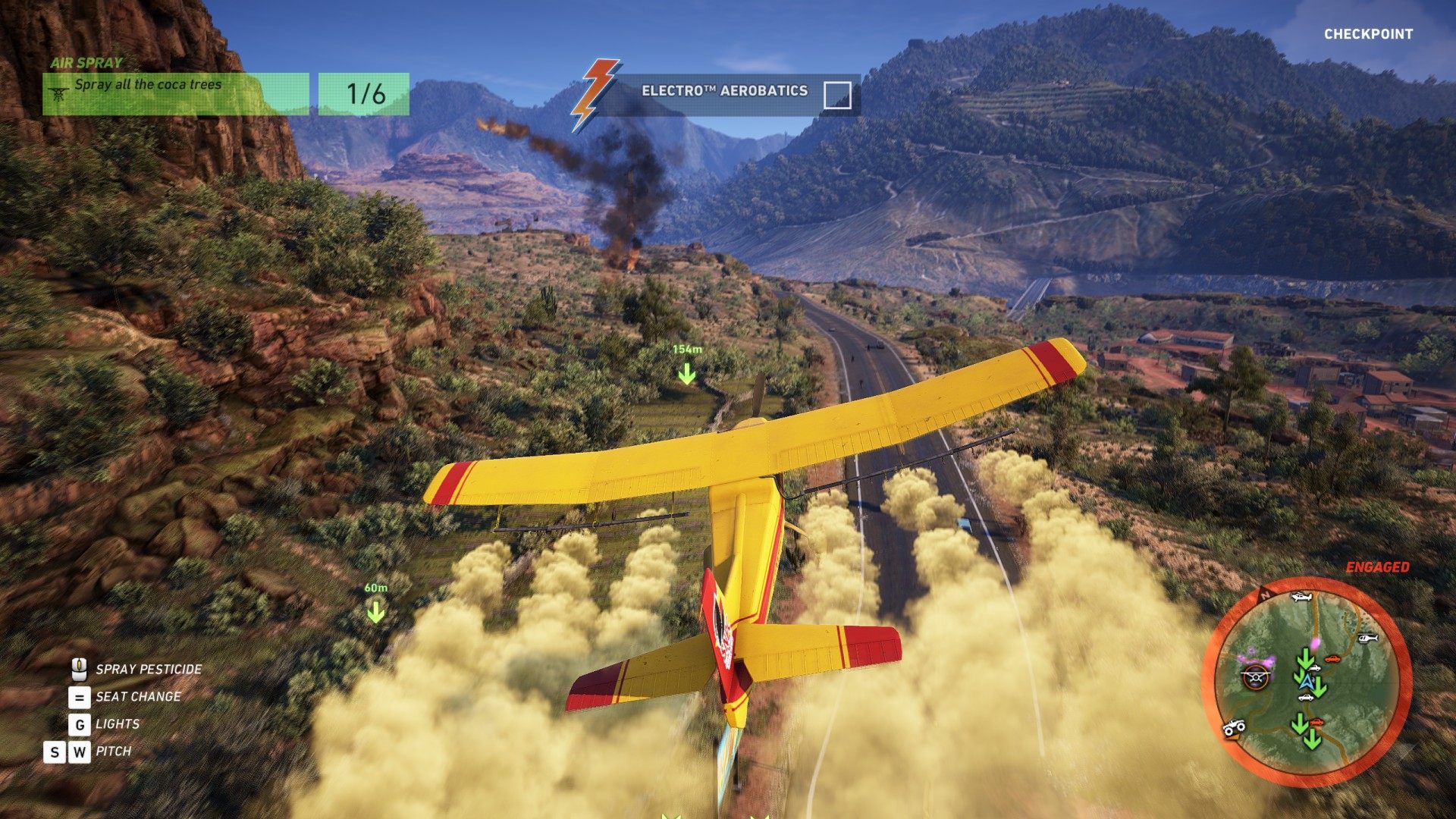Click the white plane icon atop the minimap
This screenshot has width=1456, height=819.
click(1301, 598)
